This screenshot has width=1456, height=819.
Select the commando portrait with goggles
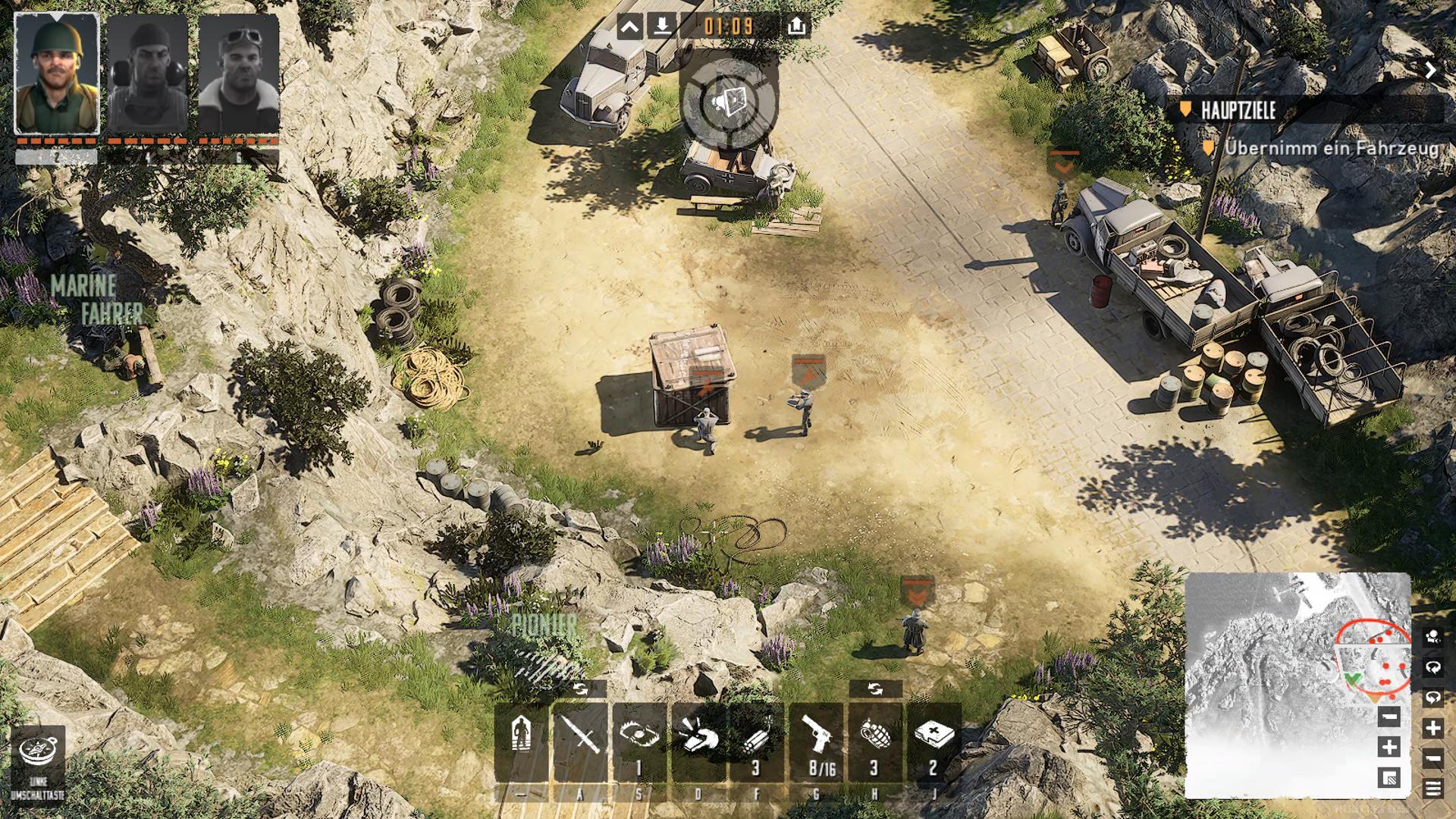coord(239,74)
